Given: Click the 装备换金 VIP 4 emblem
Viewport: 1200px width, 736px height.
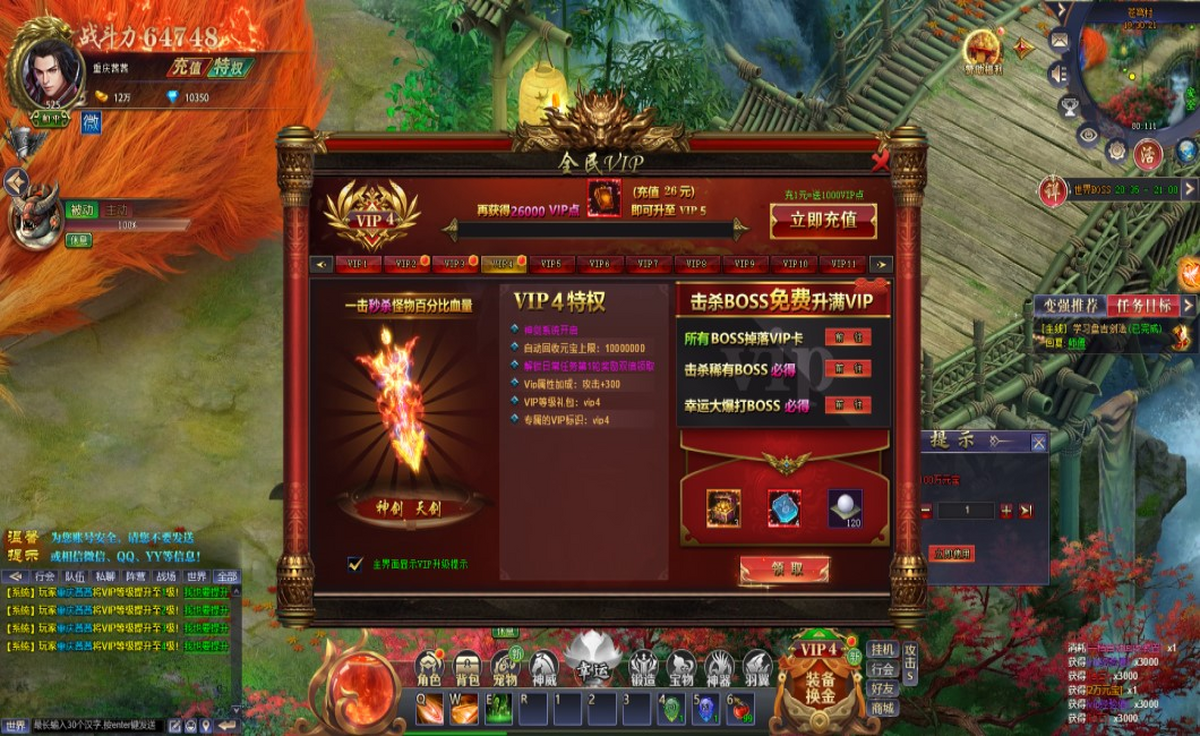Looking at the screenshot, I should point(819,676).
